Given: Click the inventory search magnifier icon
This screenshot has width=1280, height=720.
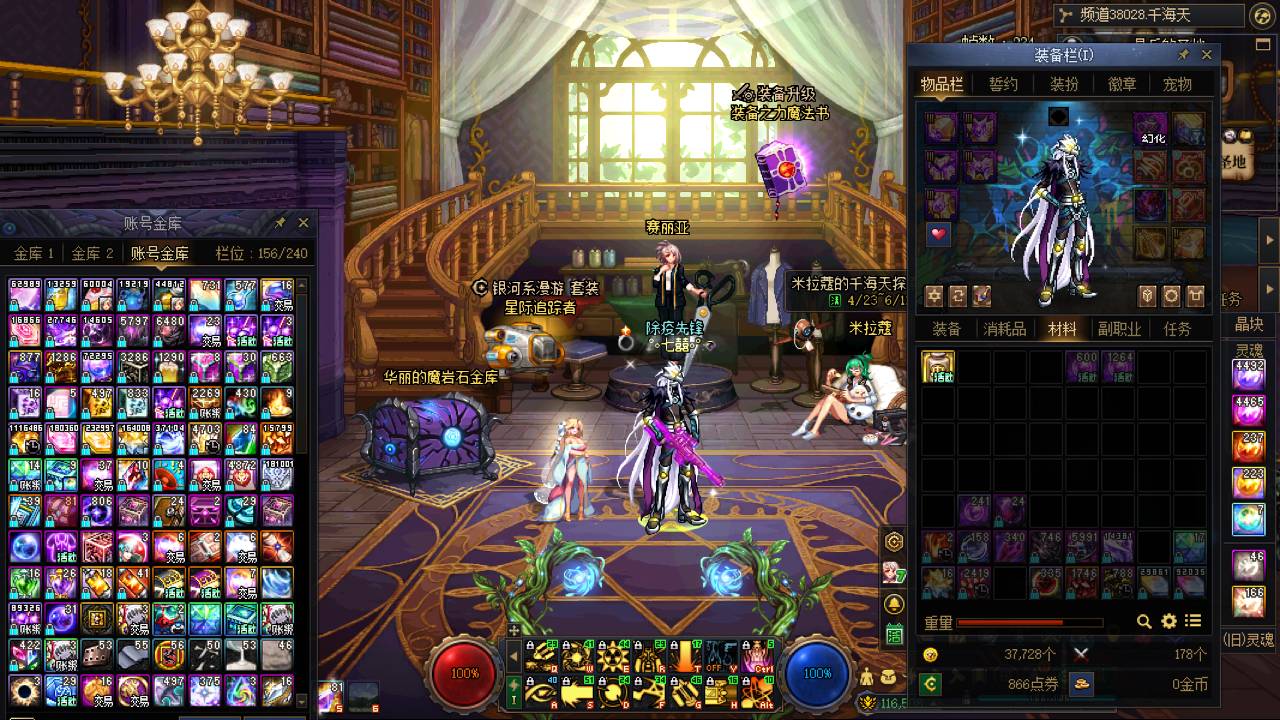Looking at the screenshot, I should click(1144, 622).
